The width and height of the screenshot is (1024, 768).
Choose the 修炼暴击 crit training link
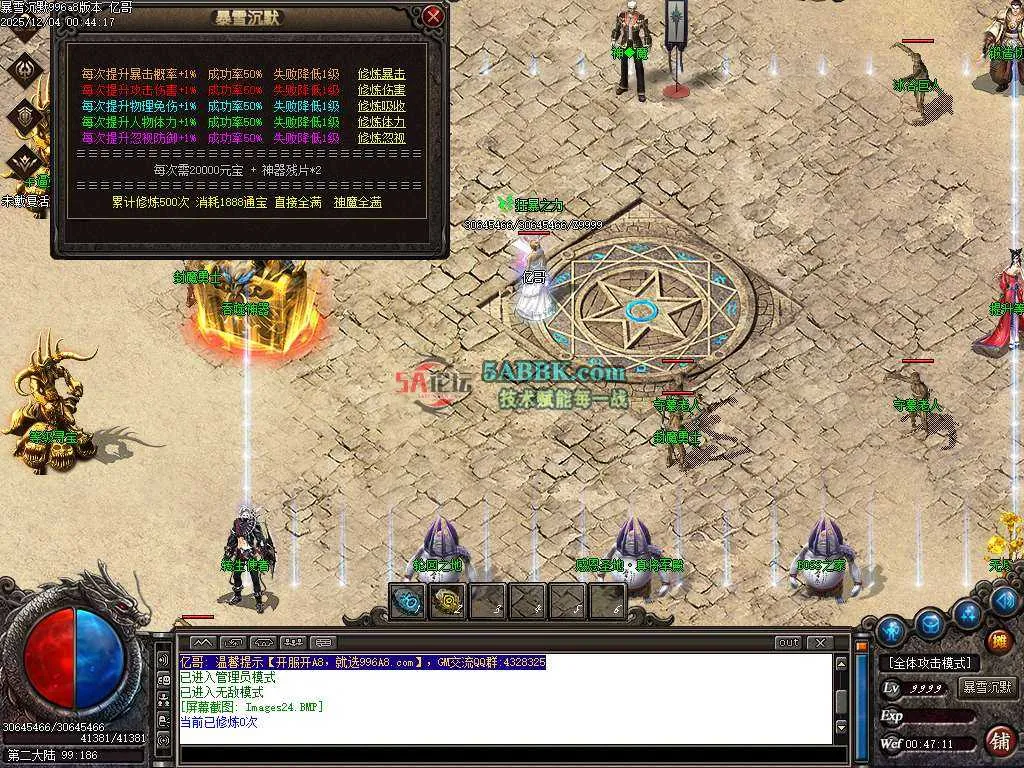(382, 74)
